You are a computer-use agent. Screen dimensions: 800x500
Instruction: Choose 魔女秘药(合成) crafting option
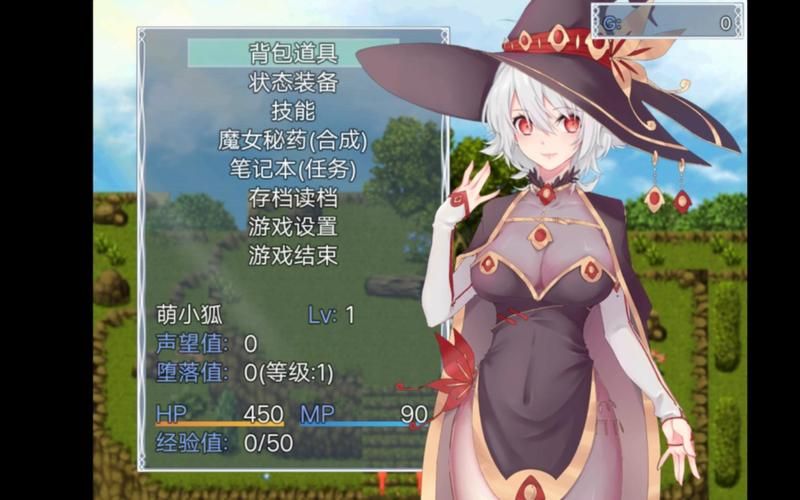[x=293, y=140]
